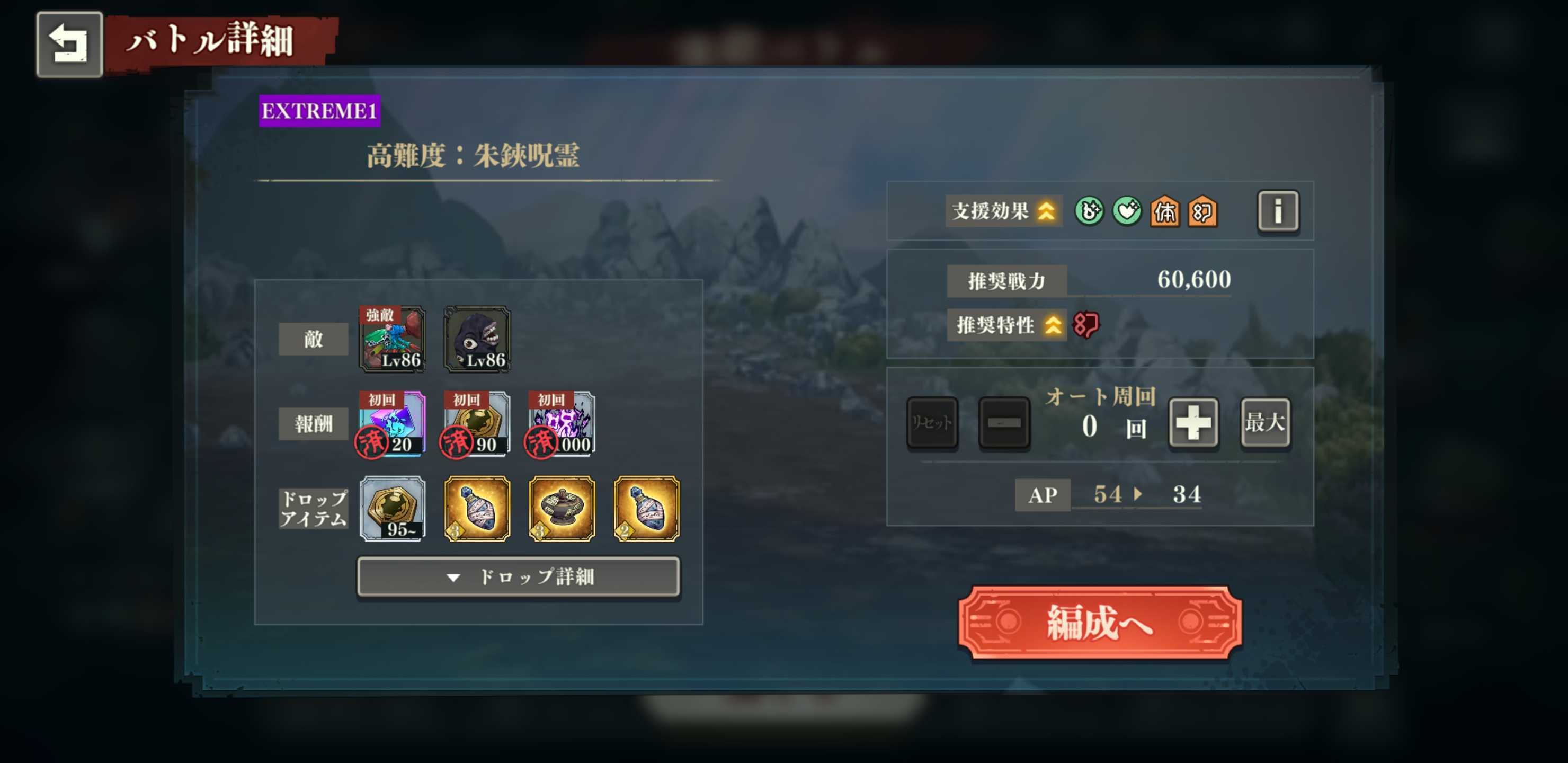Viewport: 1568px width, 763px height.
Task: Open the support effect info (i) icon
Action: pyautogui.click(x=1278, y=211)
